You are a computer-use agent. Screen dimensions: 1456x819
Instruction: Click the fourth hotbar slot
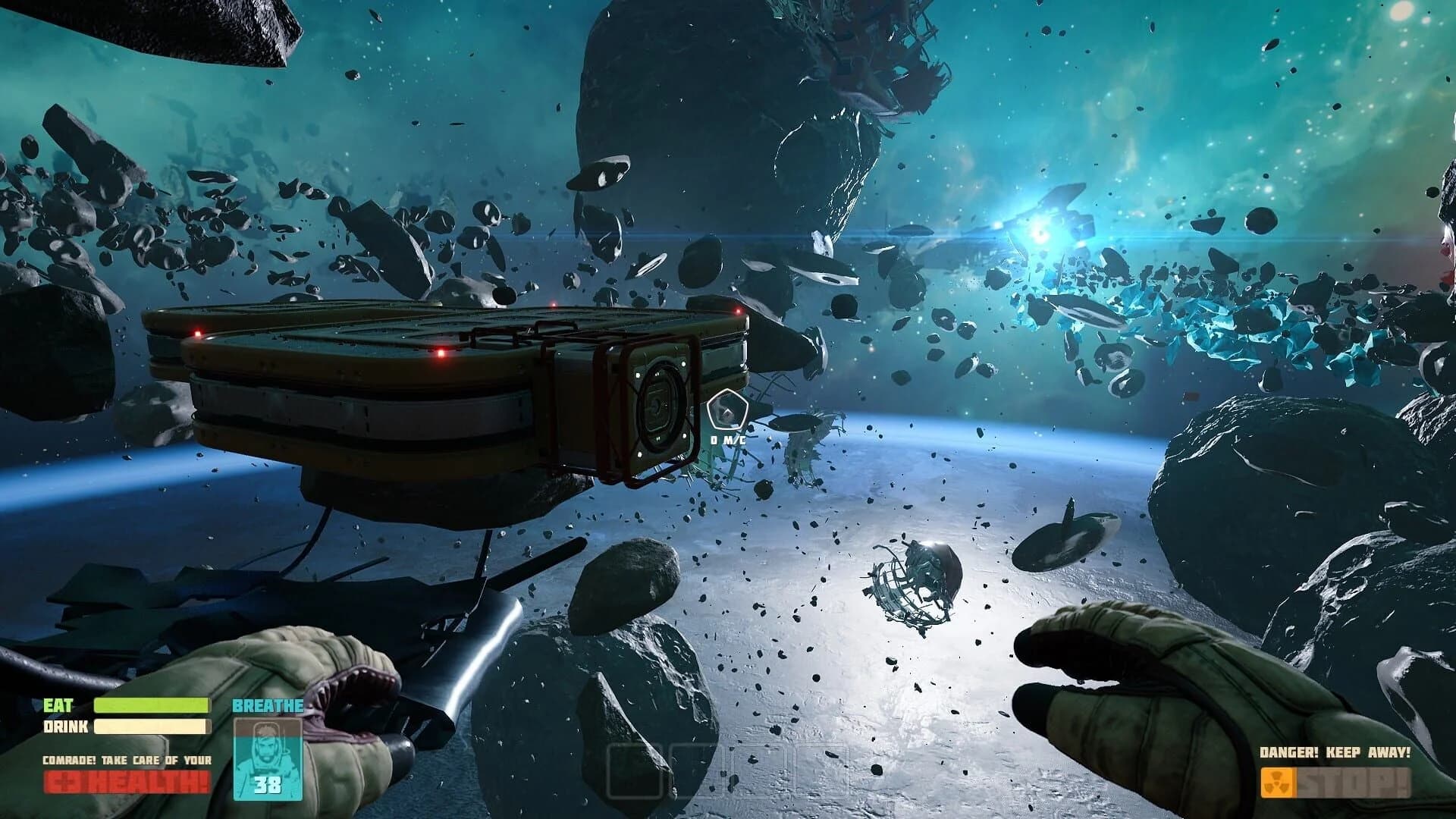coord(817,770)
